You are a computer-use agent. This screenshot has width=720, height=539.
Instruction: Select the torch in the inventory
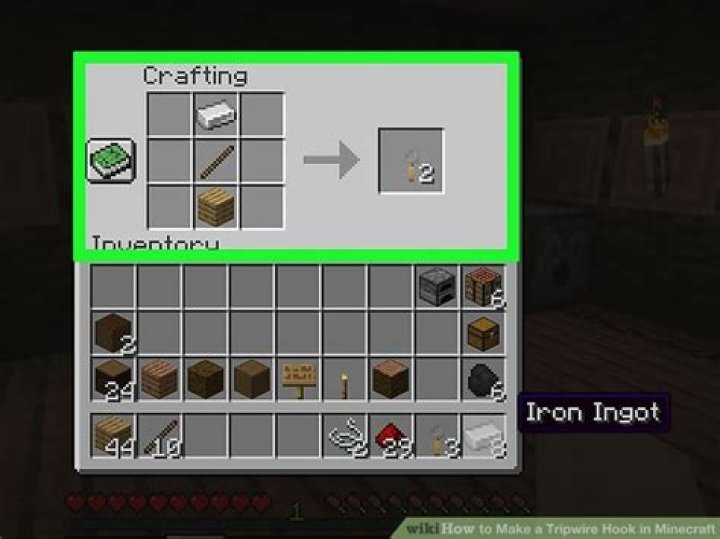point(343,379)
